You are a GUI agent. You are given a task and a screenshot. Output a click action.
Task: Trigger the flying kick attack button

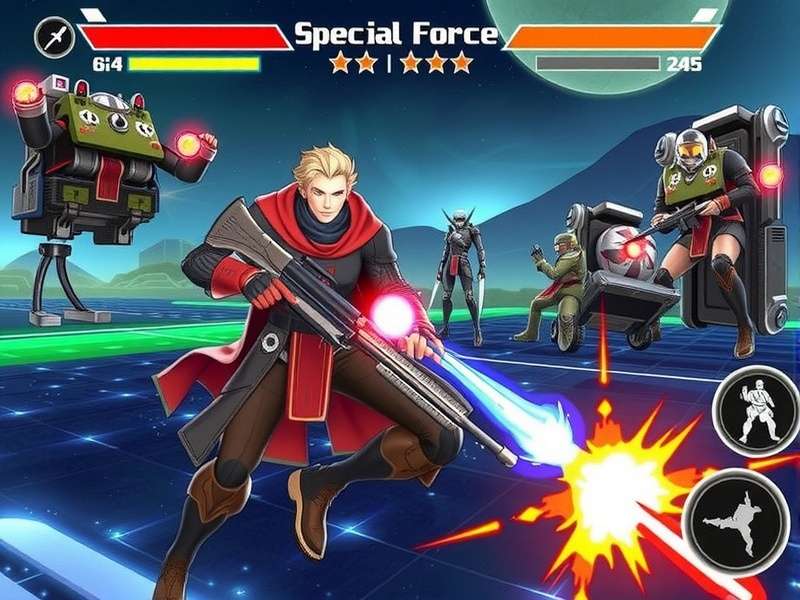[x=741, y=520]
